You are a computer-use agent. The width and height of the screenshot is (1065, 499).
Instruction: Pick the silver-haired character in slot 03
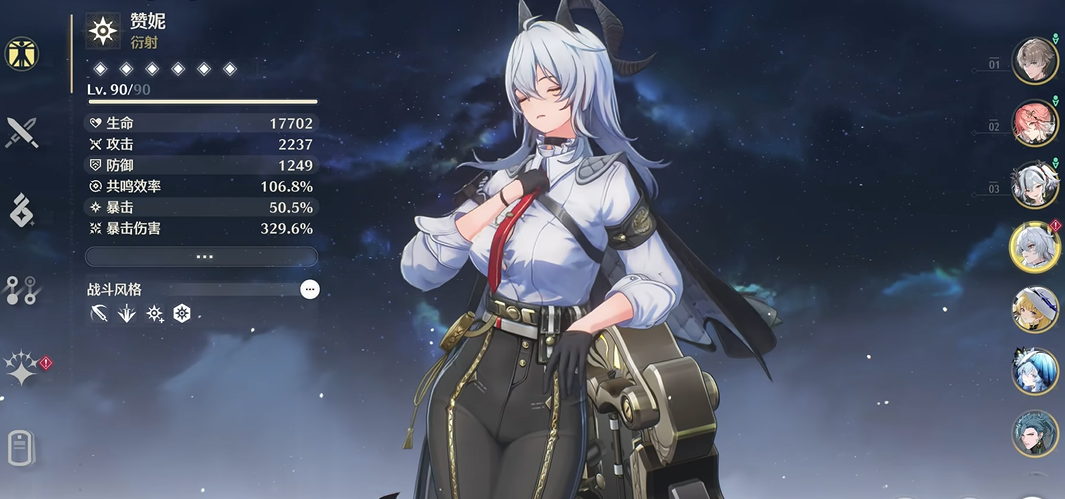click(1034, 184)
